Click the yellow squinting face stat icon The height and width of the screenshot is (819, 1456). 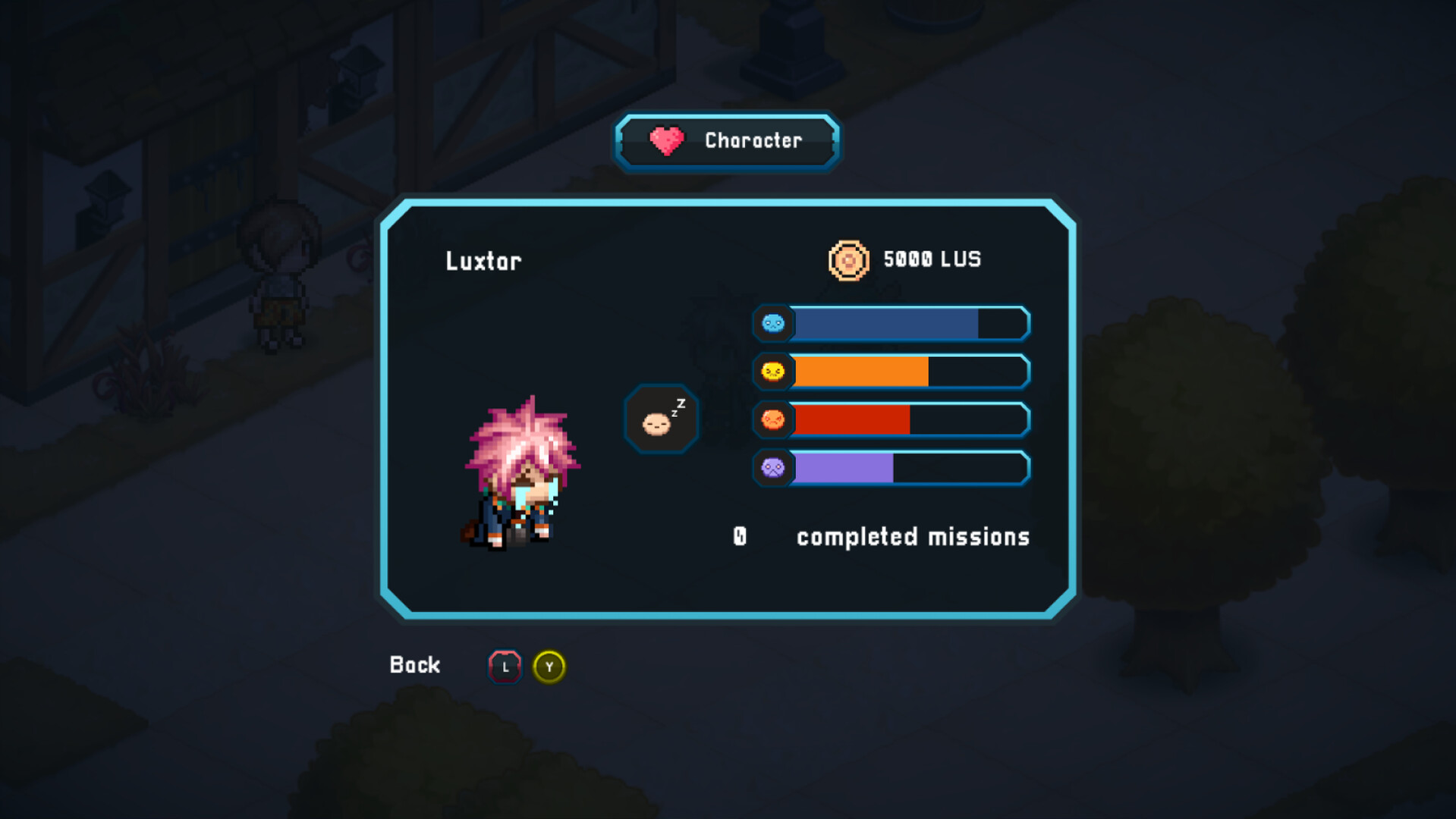(772, 372)
